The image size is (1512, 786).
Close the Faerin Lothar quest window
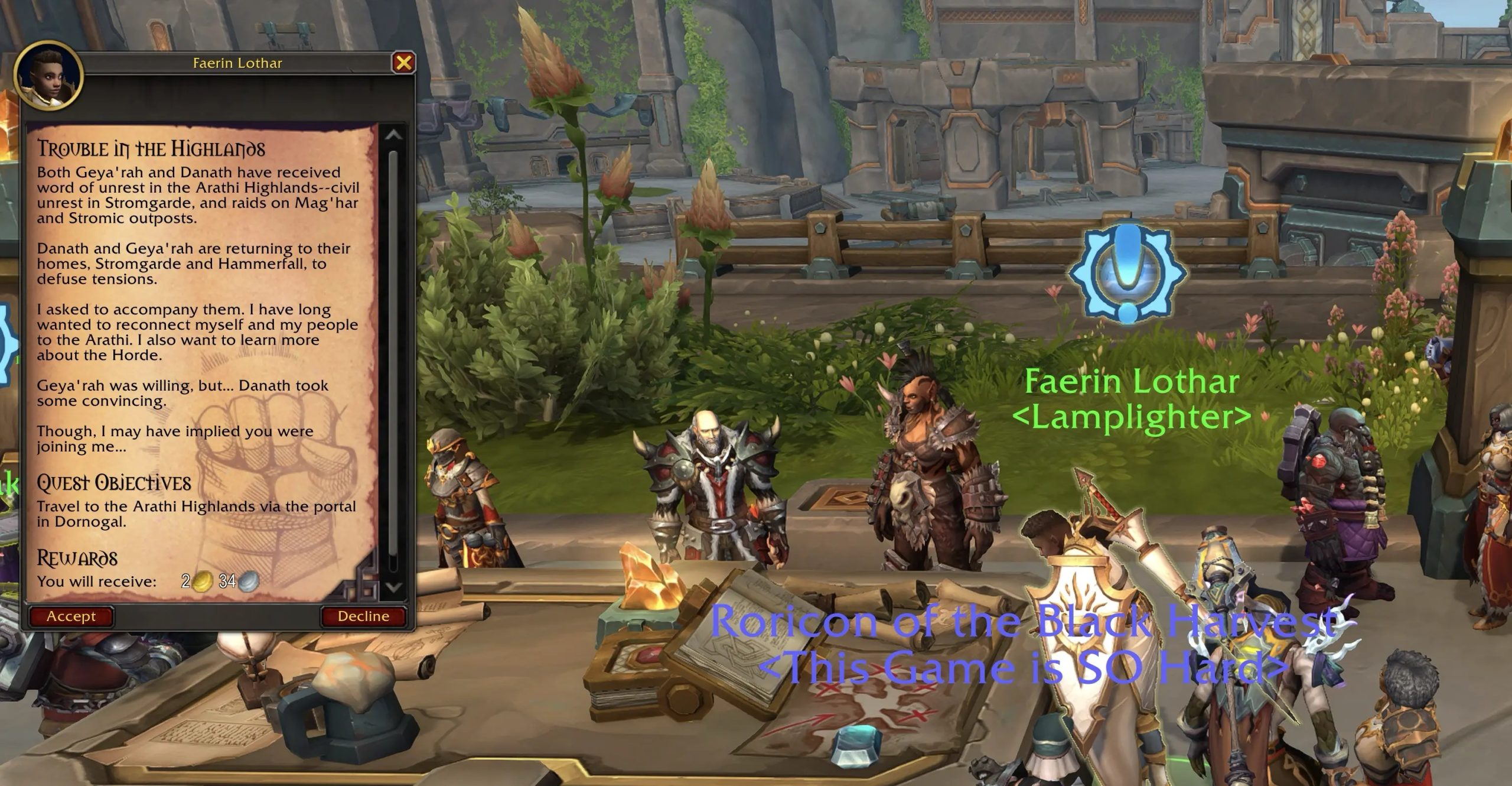404,63
